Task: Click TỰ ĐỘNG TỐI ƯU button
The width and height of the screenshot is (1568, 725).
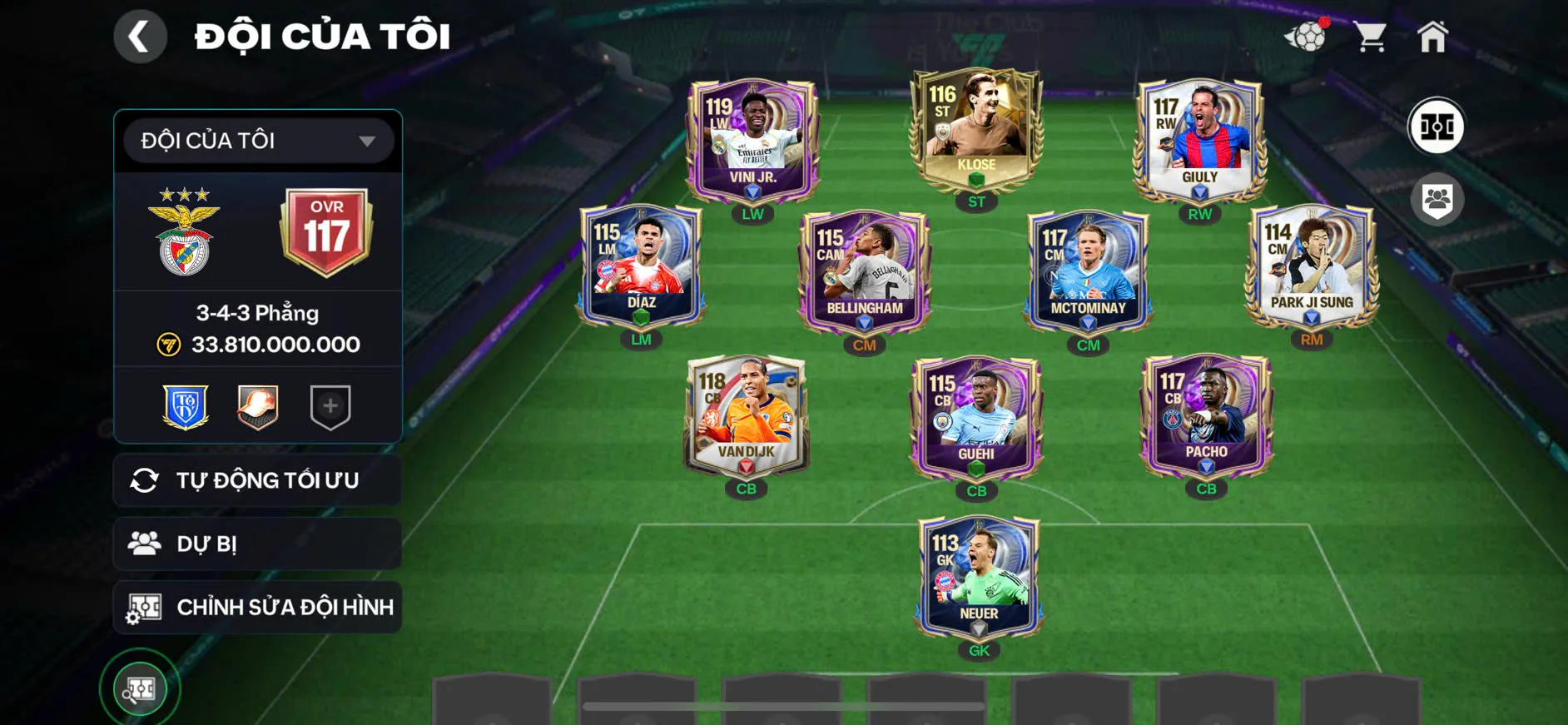Action: 258,480
